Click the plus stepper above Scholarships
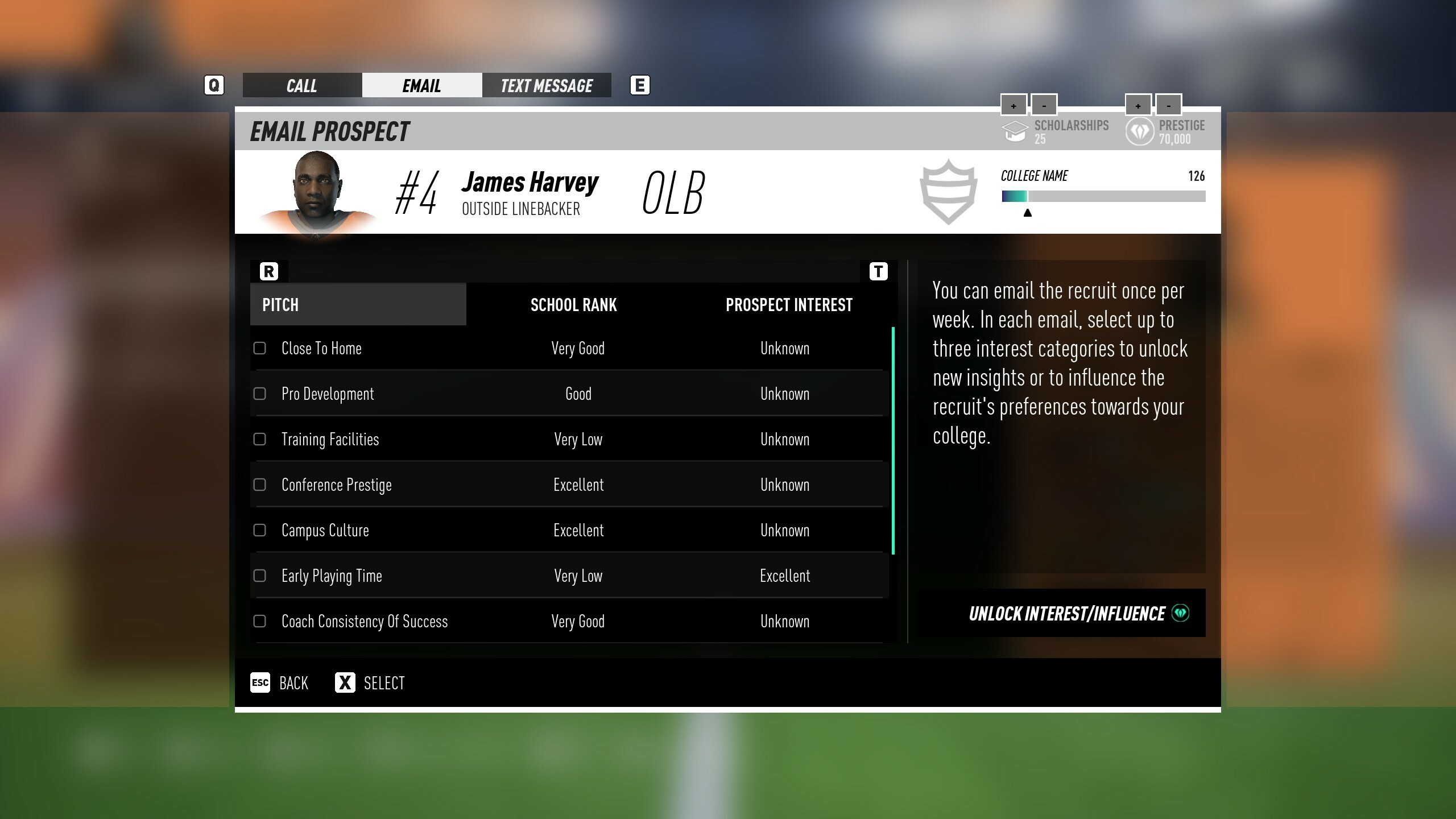The height and width of the screenshot is (819, 1456). [1013, 104]
